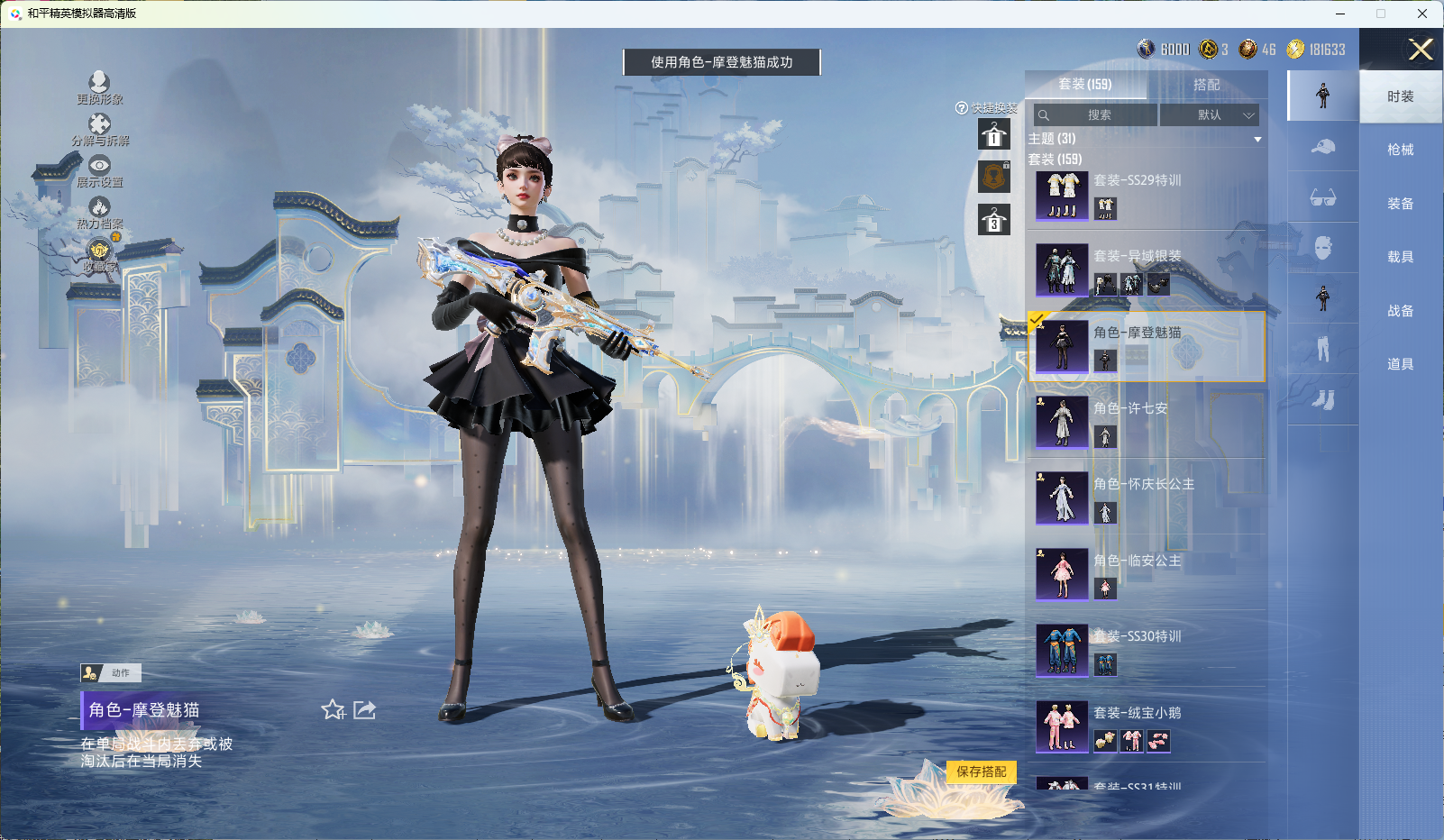Expand the 主题 (31) section
The image size is (1444, 840).
pyautogui.click(x=1257, y=140)
